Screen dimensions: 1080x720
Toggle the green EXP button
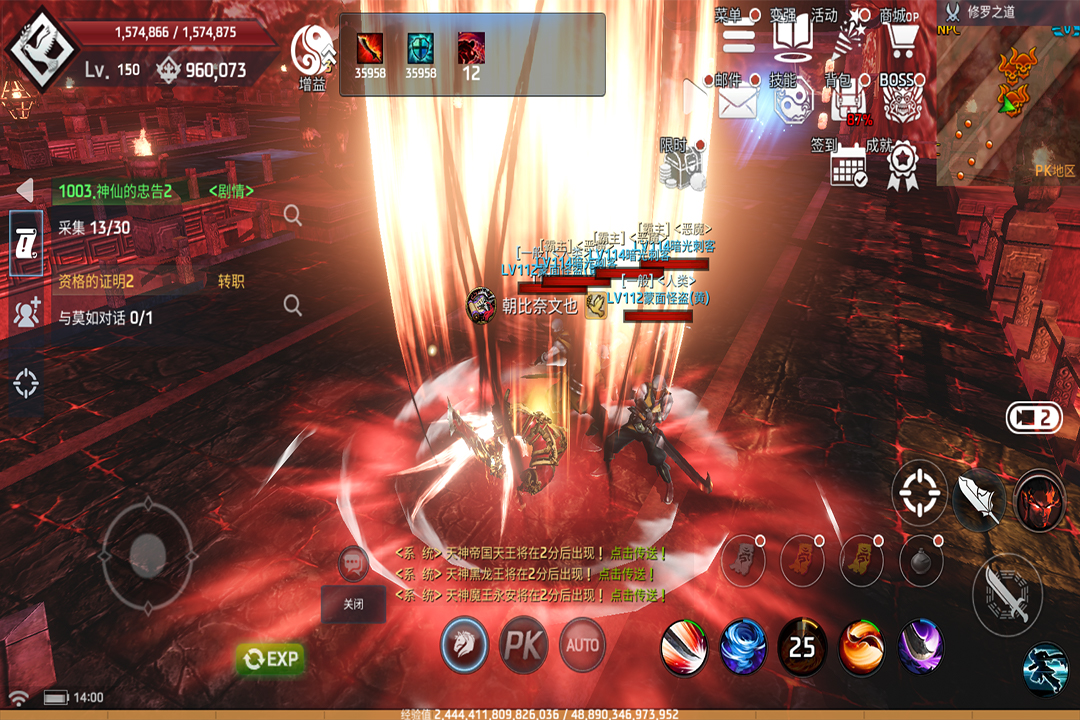pos(270,658)
